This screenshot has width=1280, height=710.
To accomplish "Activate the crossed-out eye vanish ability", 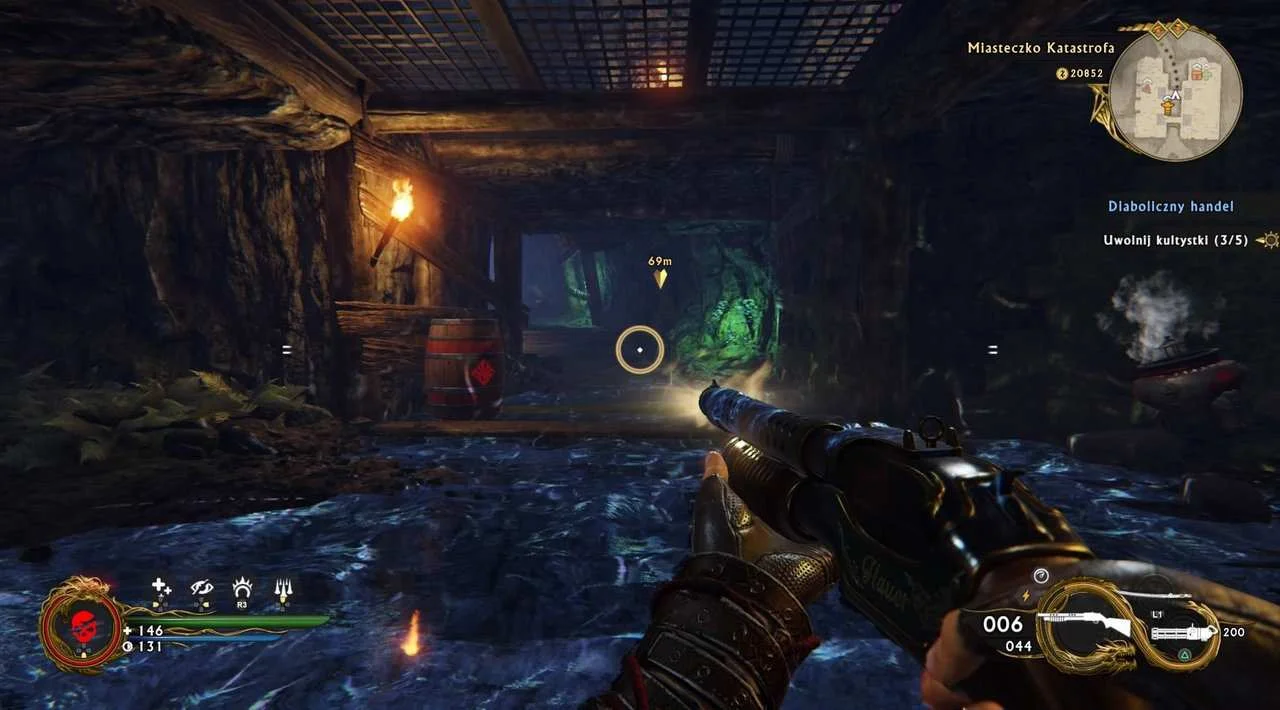I will point(202,588).
